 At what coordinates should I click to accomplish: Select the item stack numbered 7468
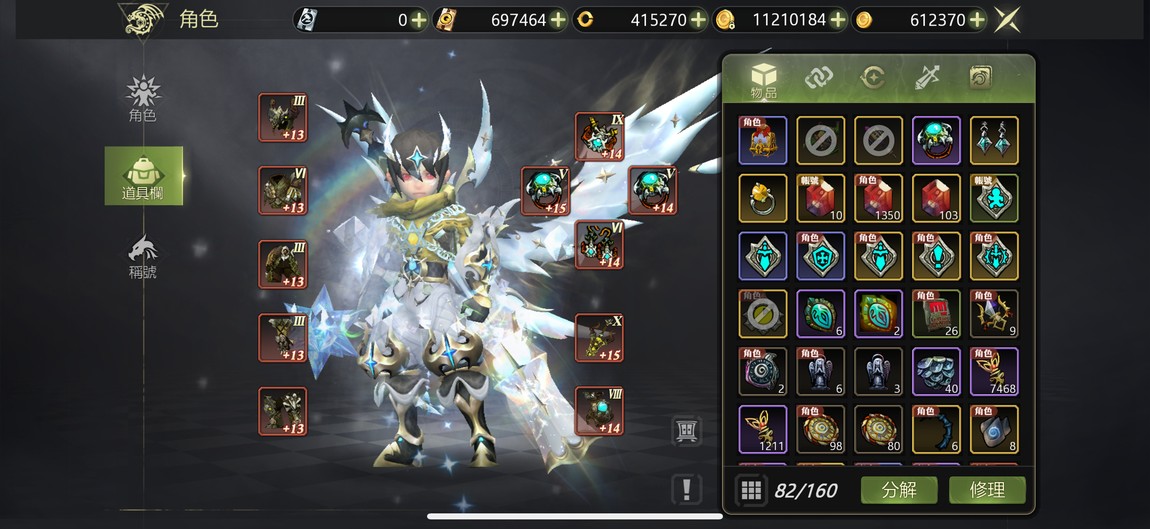(x=994, y=371)
